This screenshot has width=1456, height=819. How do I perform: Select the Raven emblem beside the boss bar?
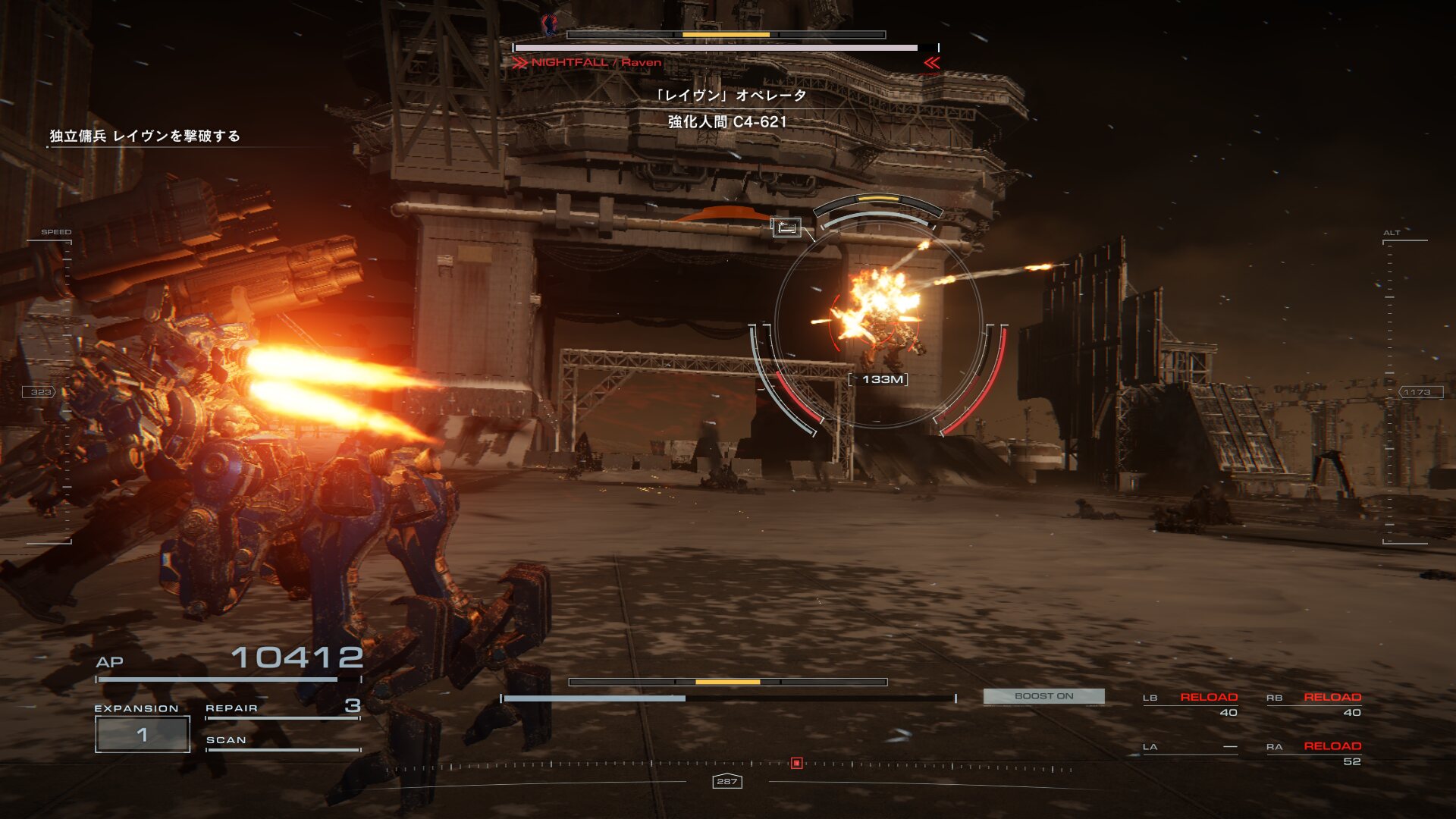click(x=550, y=25)
